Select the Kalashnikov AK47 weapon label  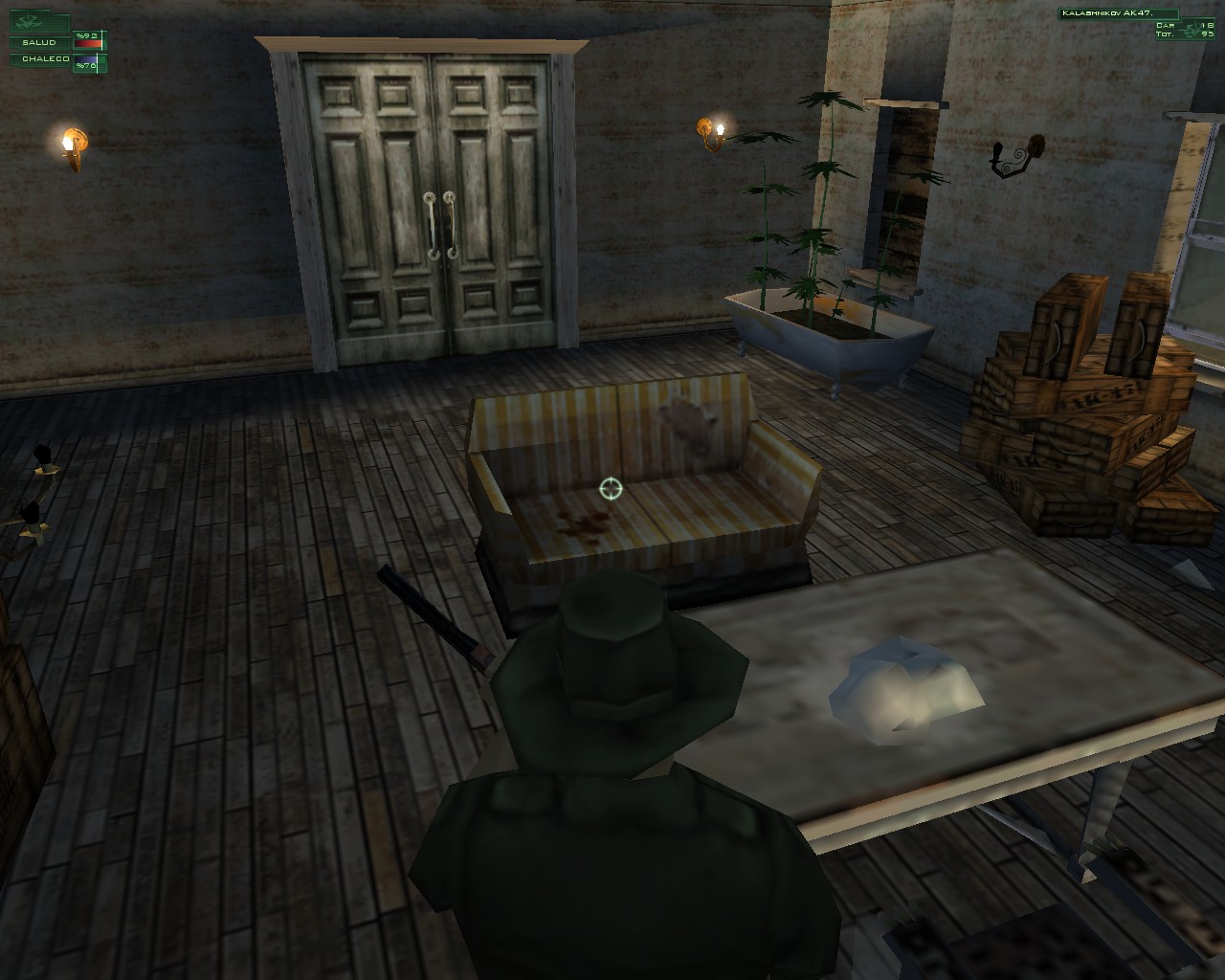pos(1110,13)
